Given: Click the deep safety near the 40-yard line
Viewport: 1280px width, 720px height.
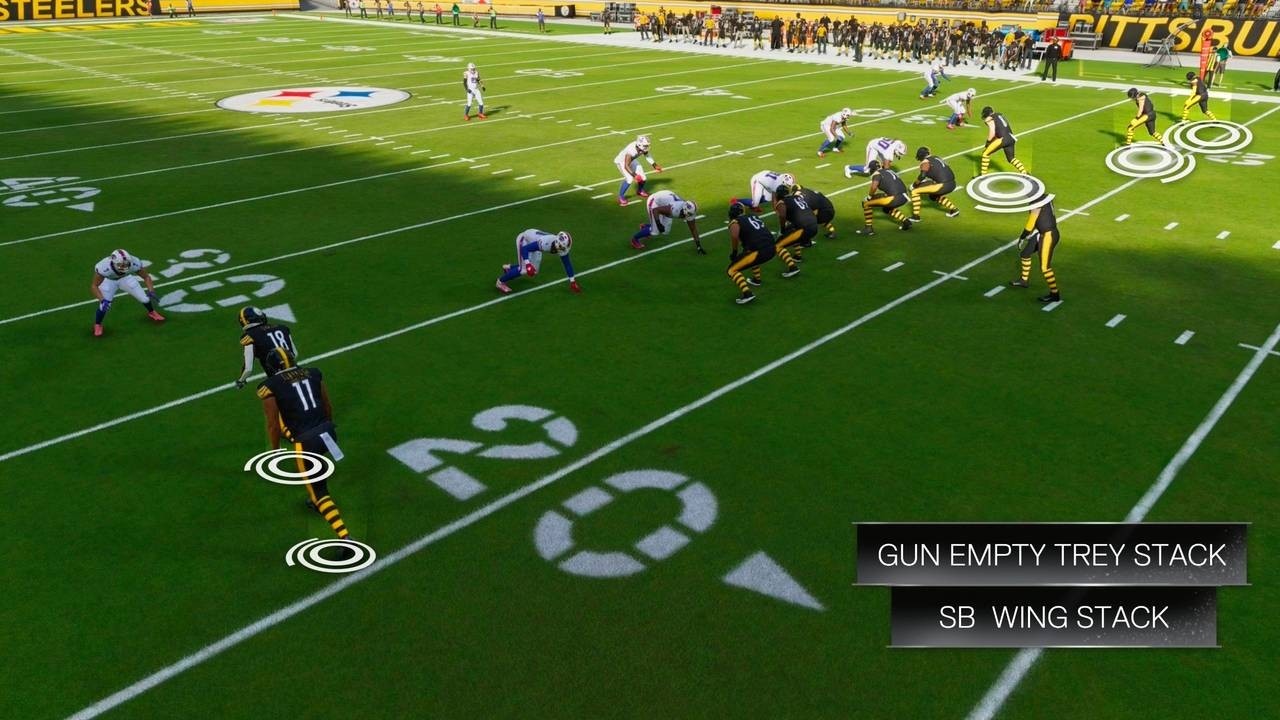Looking at the screenshot, I should (470, 88).
